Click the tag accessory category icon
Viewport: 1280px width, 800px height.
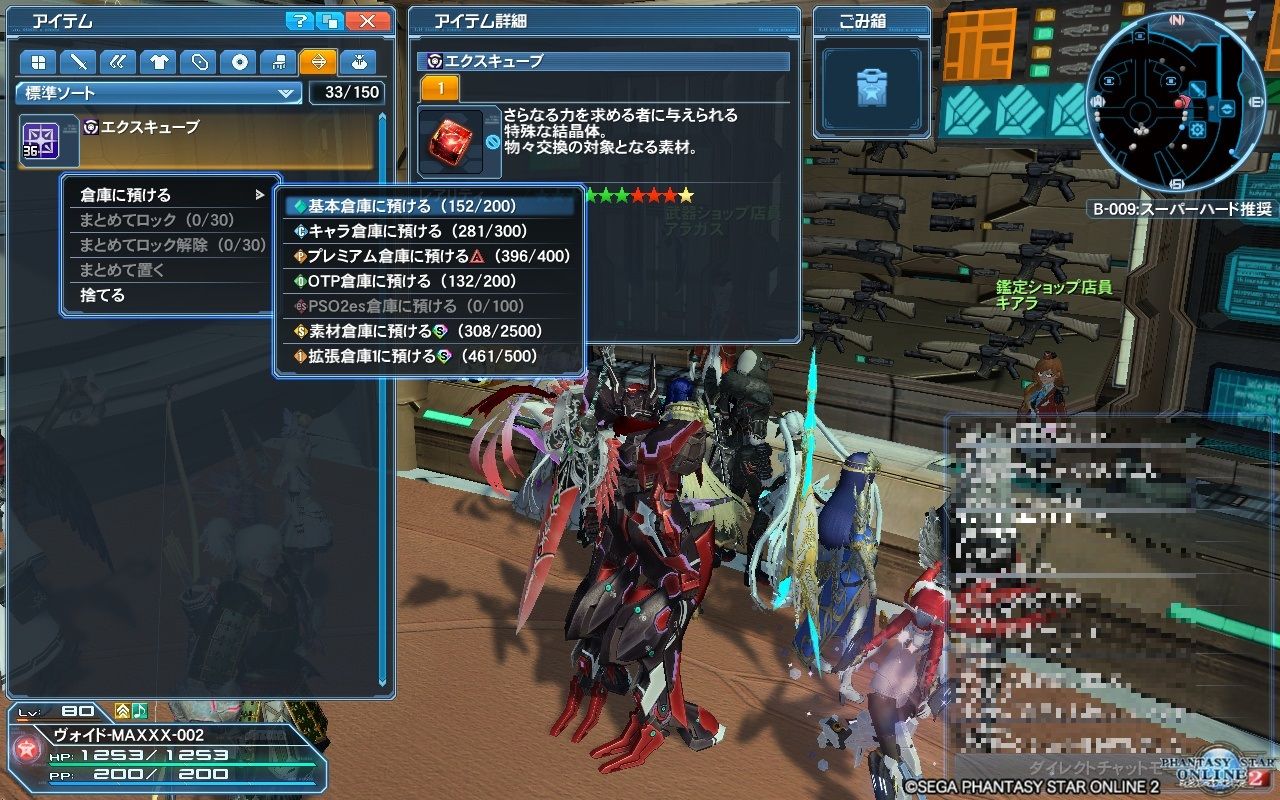coord(199,62)
